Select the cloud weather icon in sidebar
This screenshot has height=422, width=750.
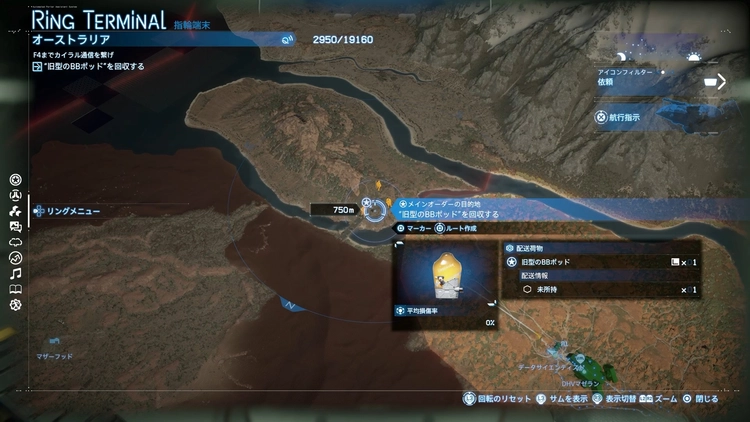[x=15, y=242]
